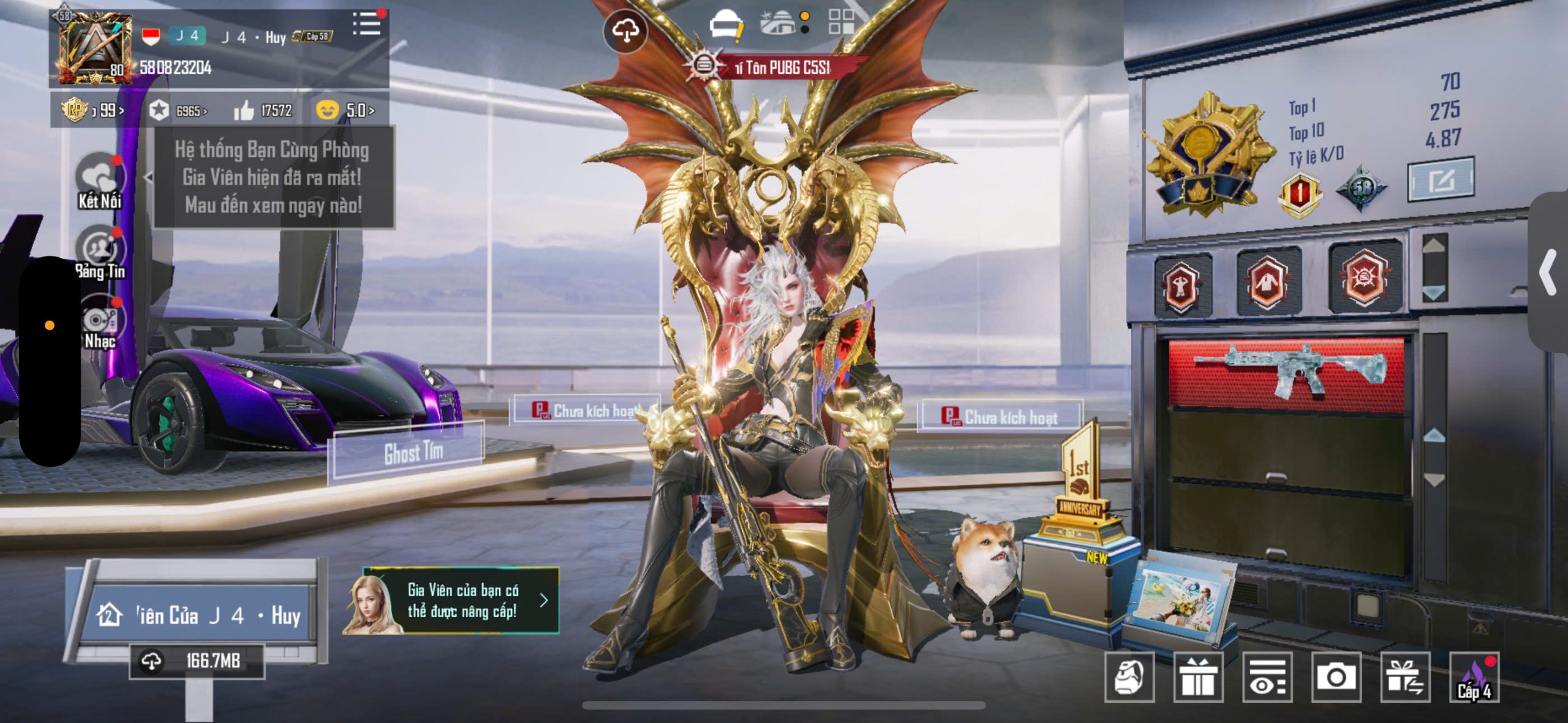Give a like with the thumbs-up icon

(x=244, y=111)
